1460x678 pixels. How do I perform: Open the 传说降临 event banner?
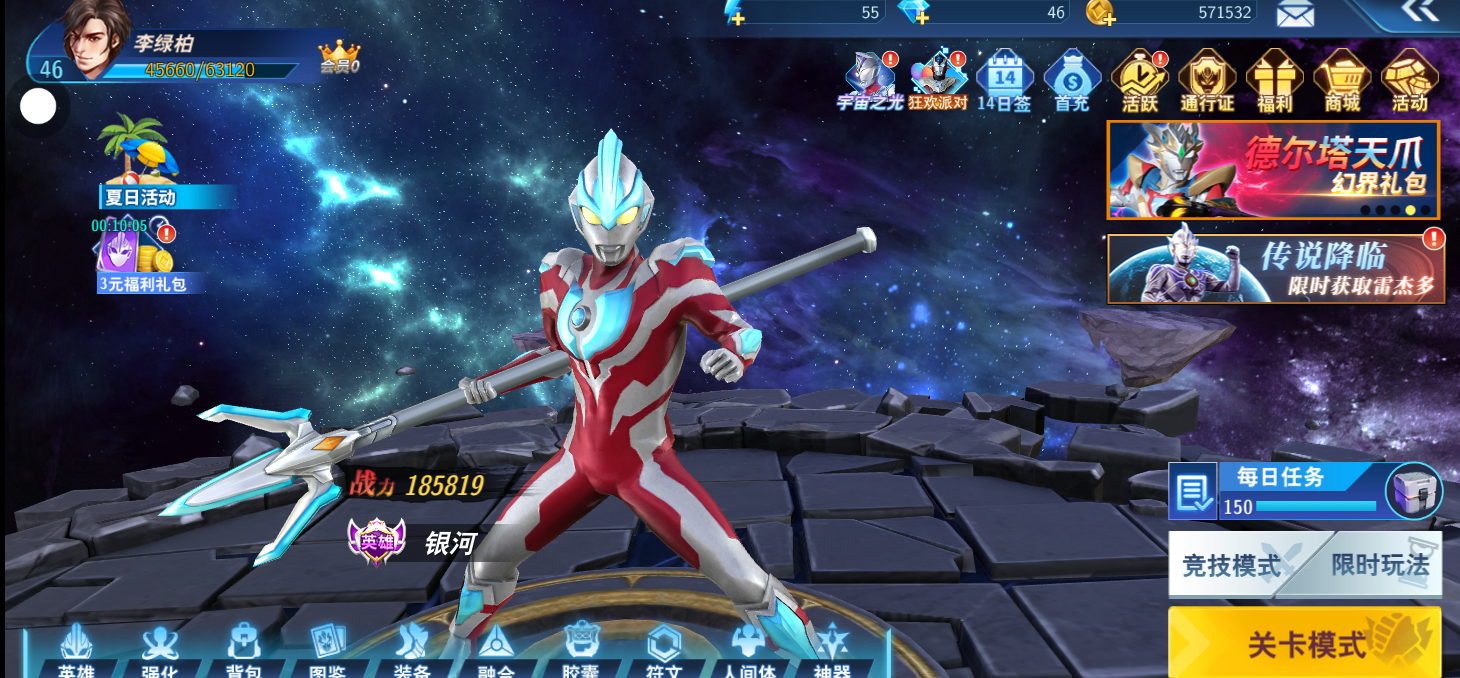tap(1274, 268)
